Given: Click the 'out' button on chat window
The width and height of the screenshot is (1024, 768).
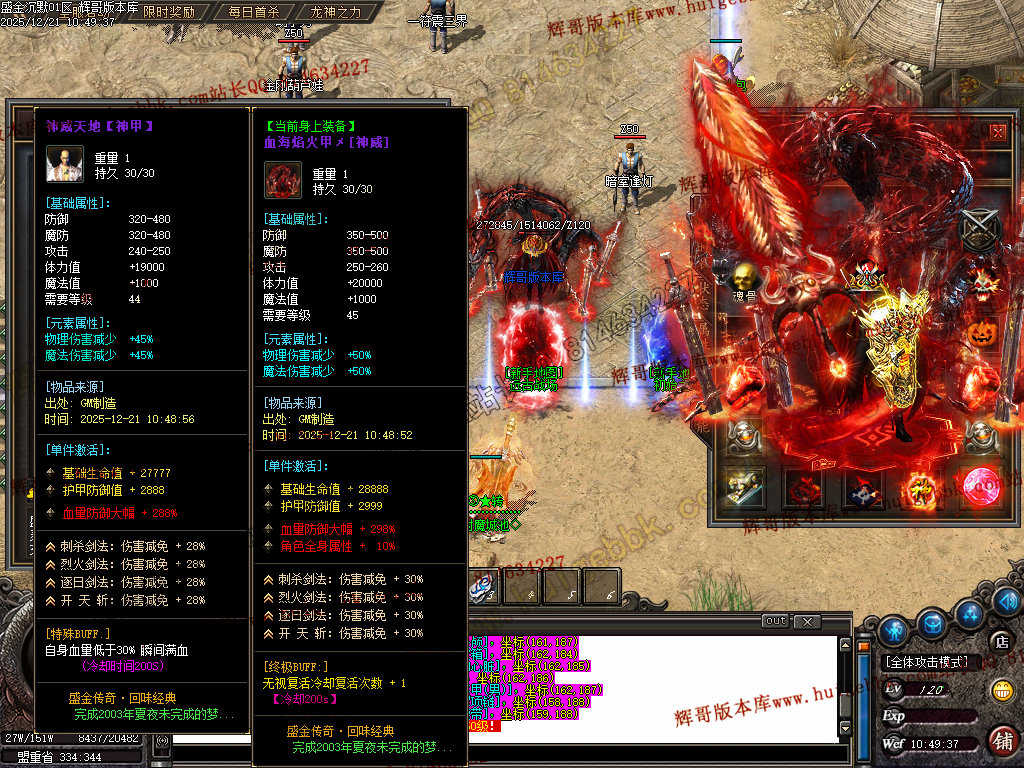Looking at the screenshot, I should click(775, 621).
